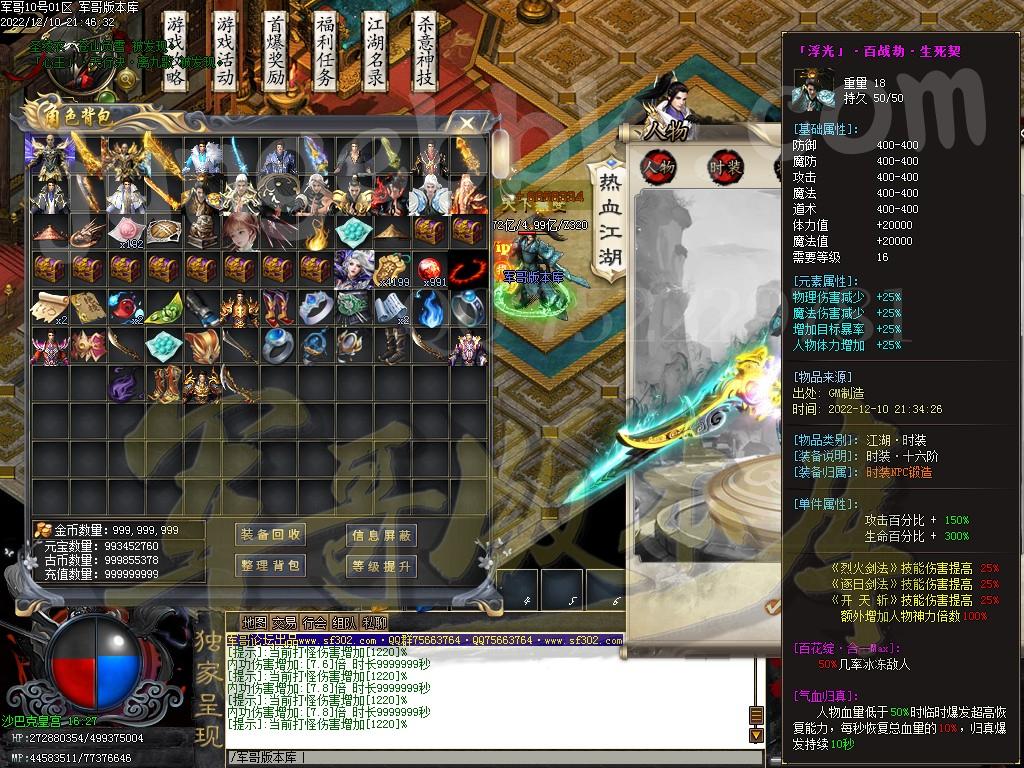Select the red orb item stacked x991
Viewport: 1024px width, 768px height.
[x=429, y=269]
